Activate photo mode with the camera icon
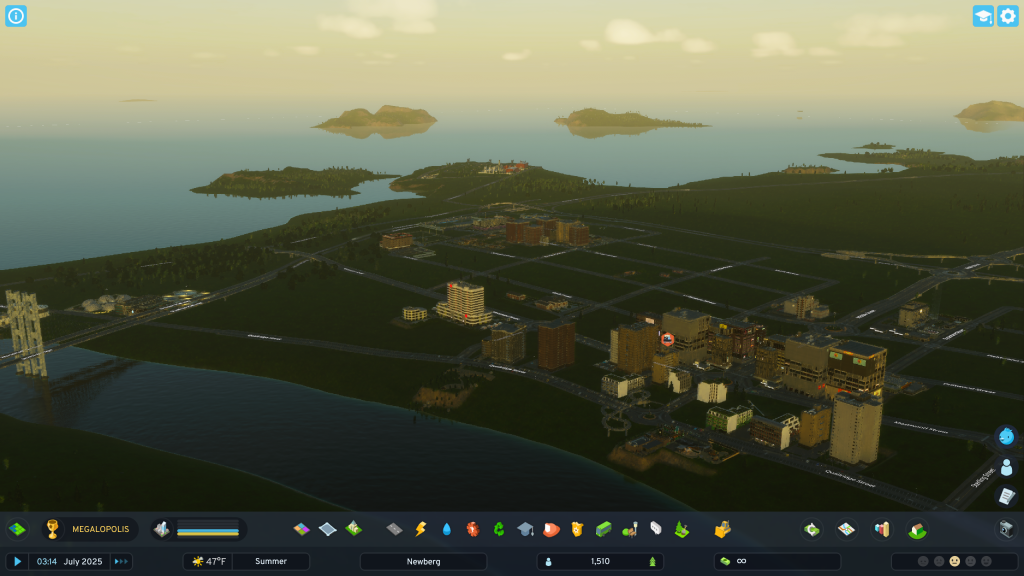The width and height of the screenshot is (1024, 576). [1006, 529]
